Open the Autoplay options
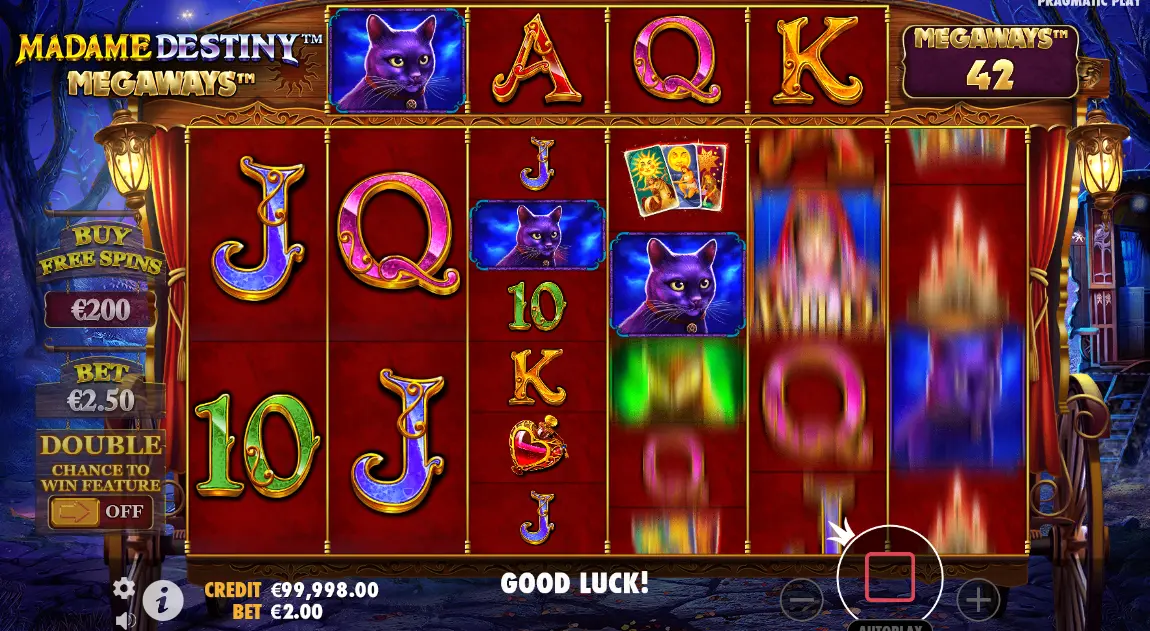The height and width of the screenshot is (631, 1150). 889,626
